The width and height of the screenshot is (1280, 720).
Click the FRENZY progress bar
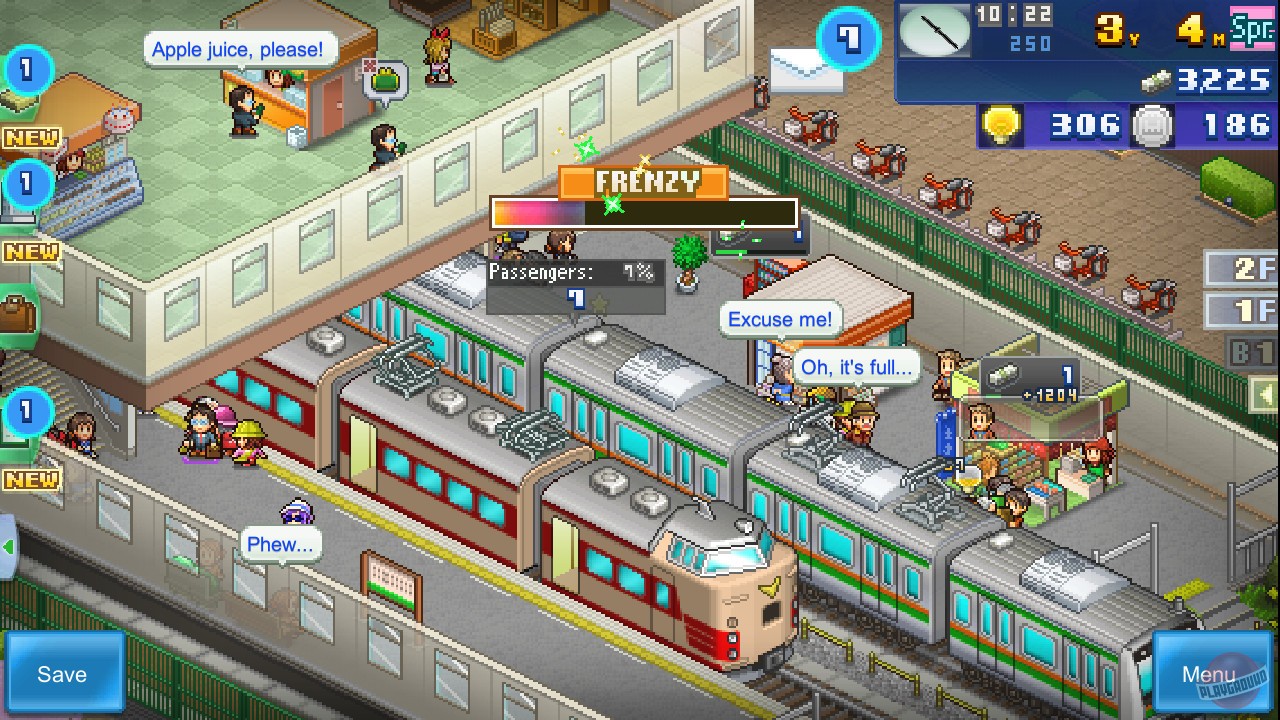click(643, 212)
